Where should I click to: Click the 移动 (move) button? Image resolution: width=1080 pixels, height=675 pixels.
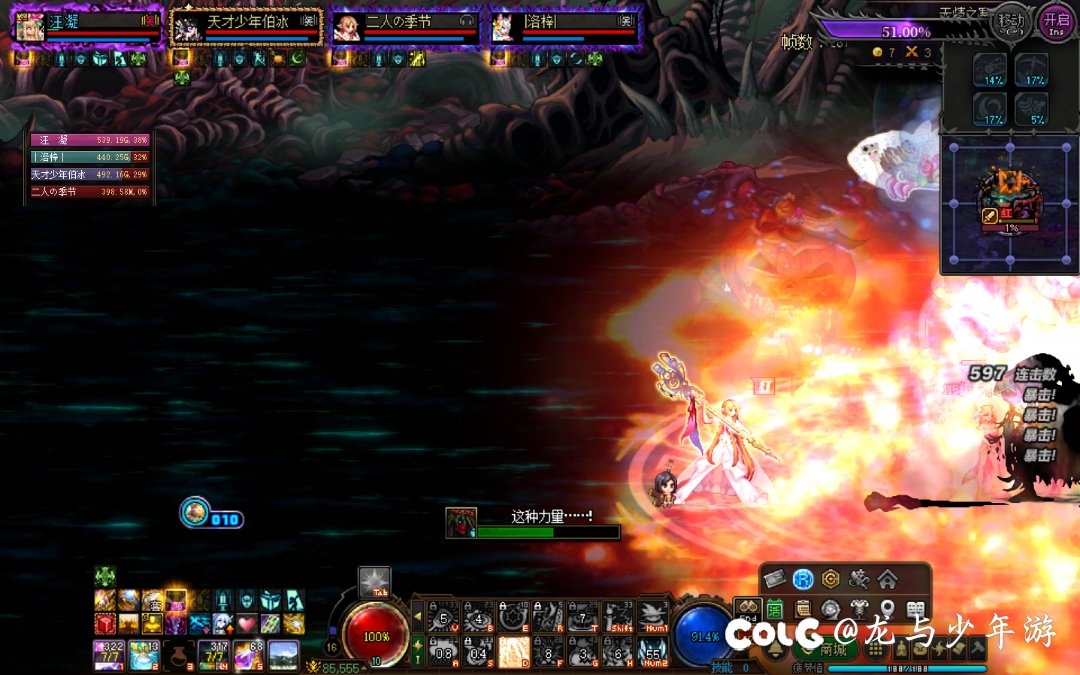point(1011,20)
